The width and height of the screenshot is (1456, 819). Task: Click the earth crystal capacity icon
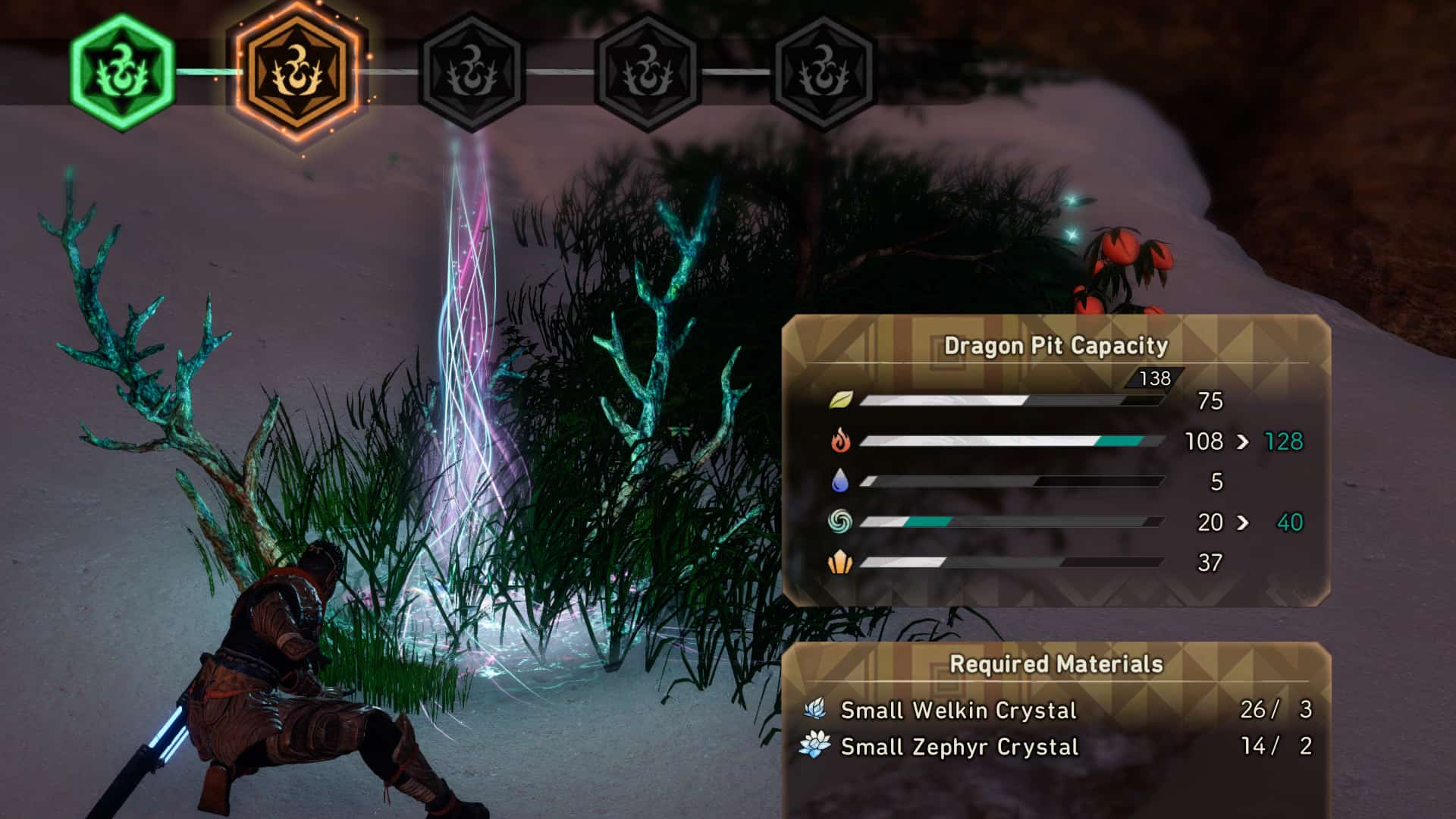[840, 562]
